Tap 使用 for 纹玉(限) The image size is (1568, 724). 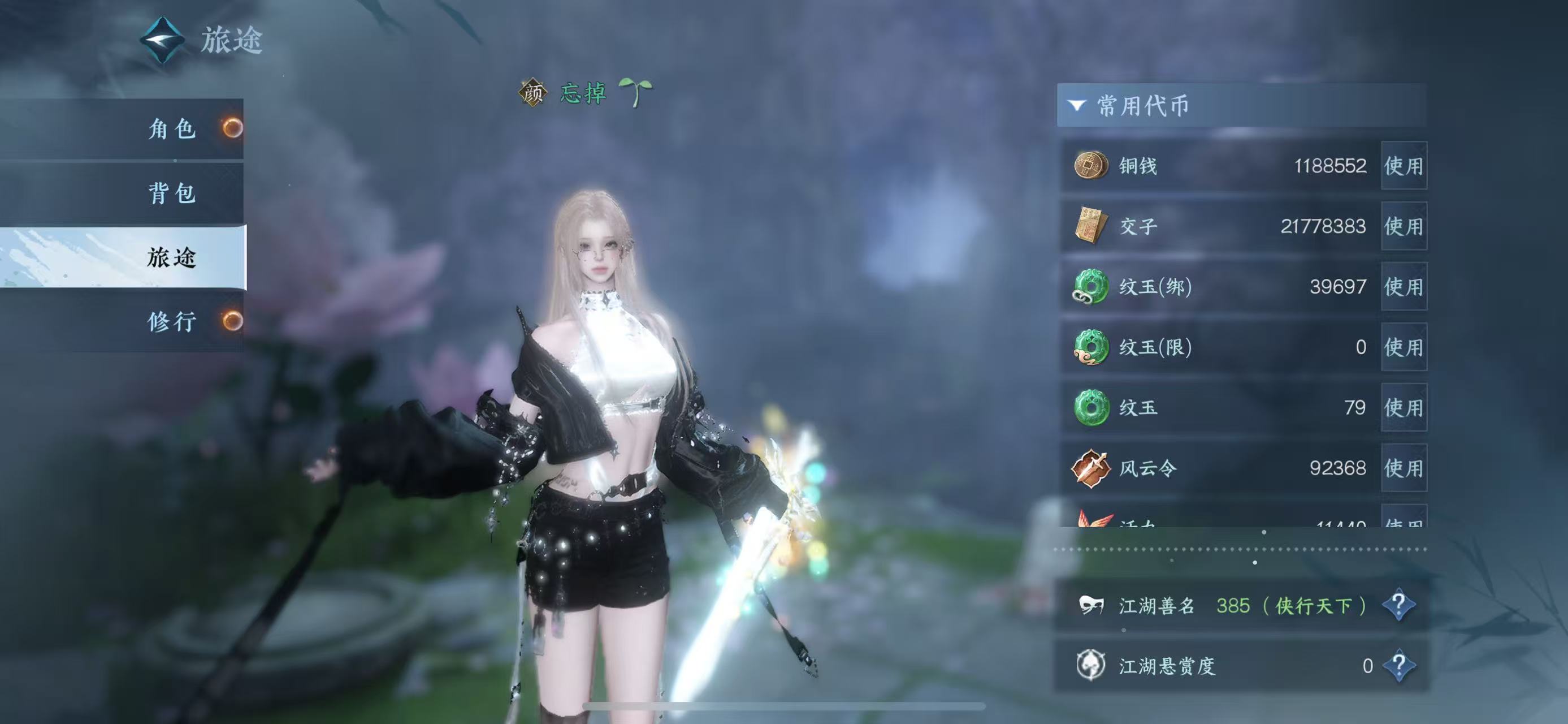coord(1403,347)
